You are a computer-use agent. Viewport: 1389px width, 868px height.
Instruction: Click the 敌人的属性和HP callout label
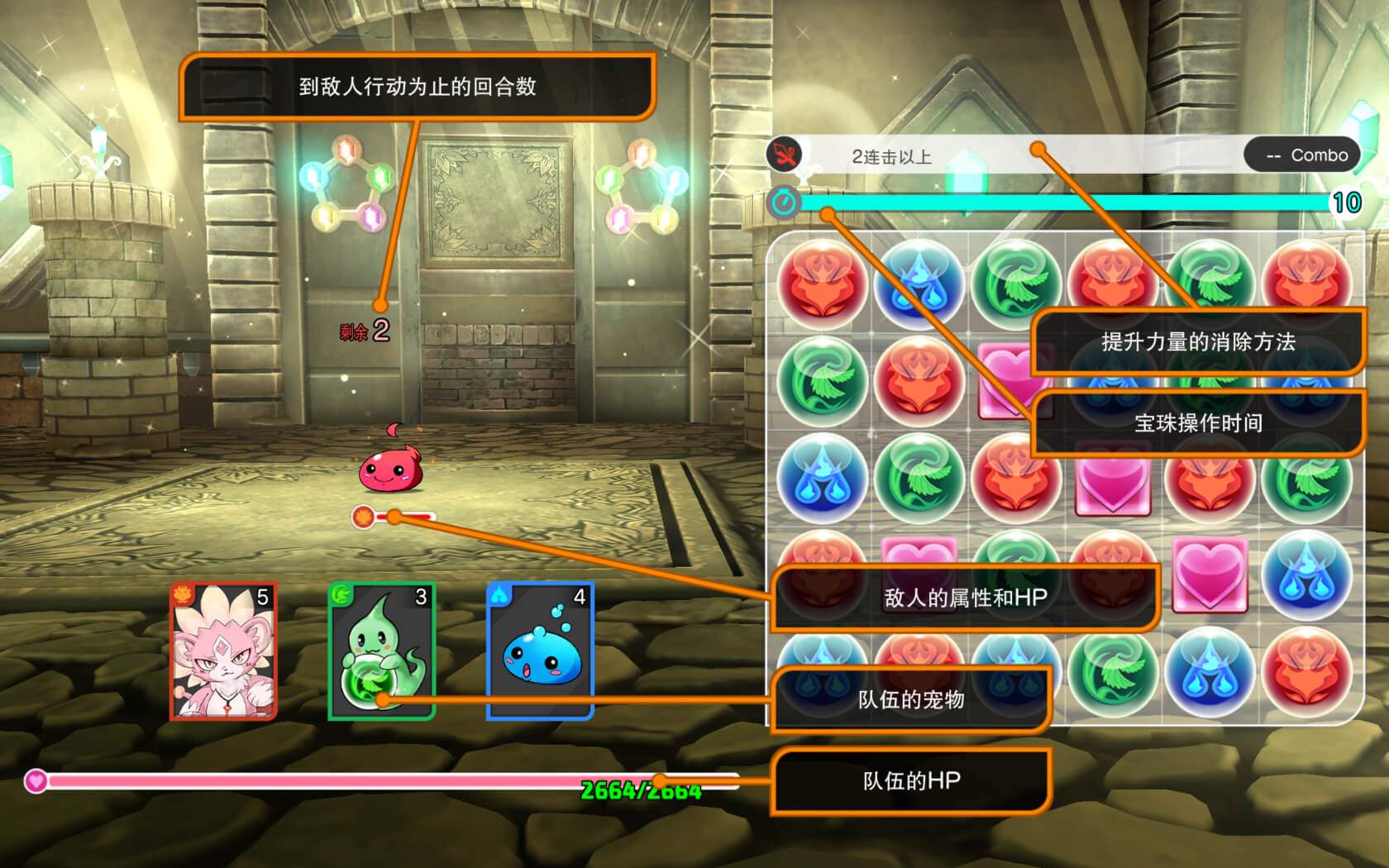coord(965,598)
